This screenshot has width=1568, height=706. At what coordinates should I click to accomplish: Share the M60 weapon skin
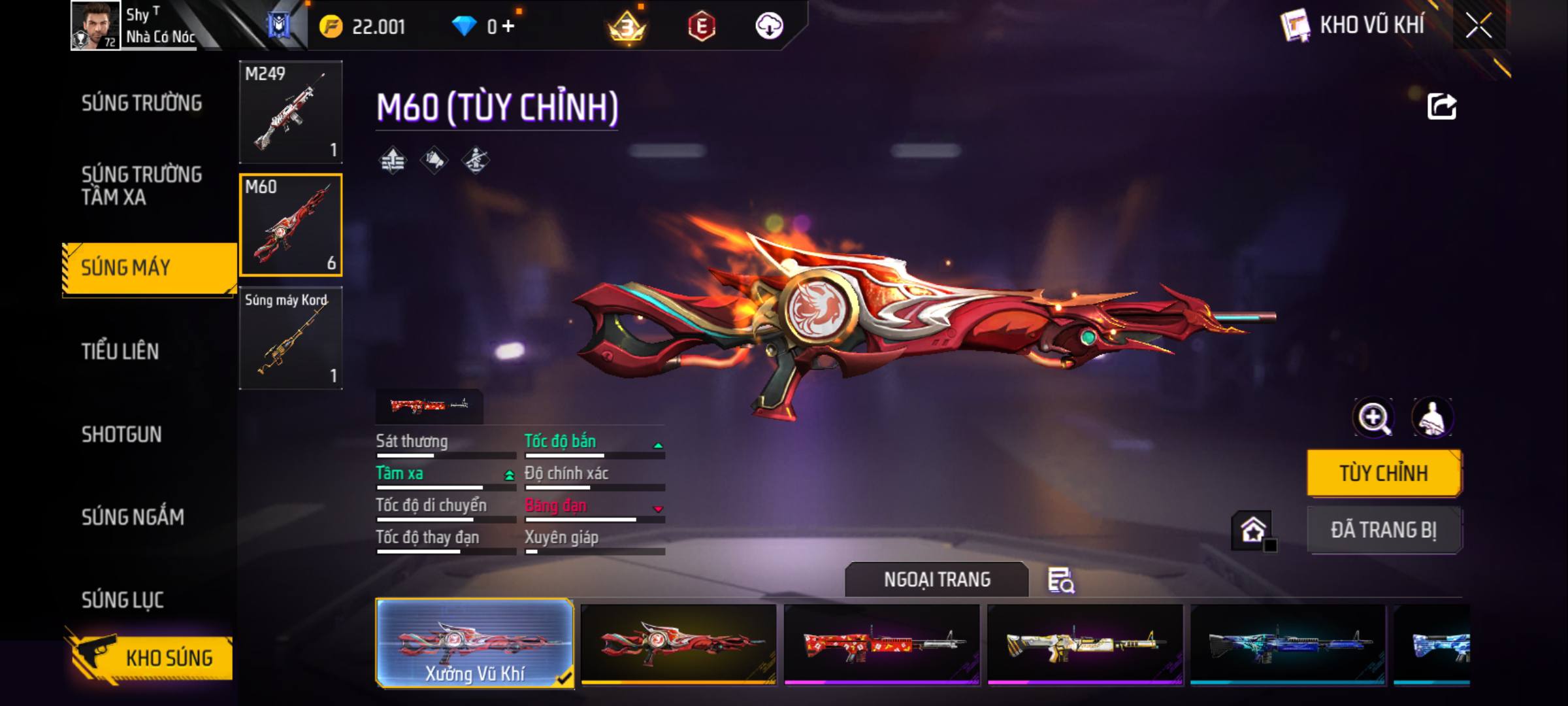pyautogui.click(x=1441, y=107)
